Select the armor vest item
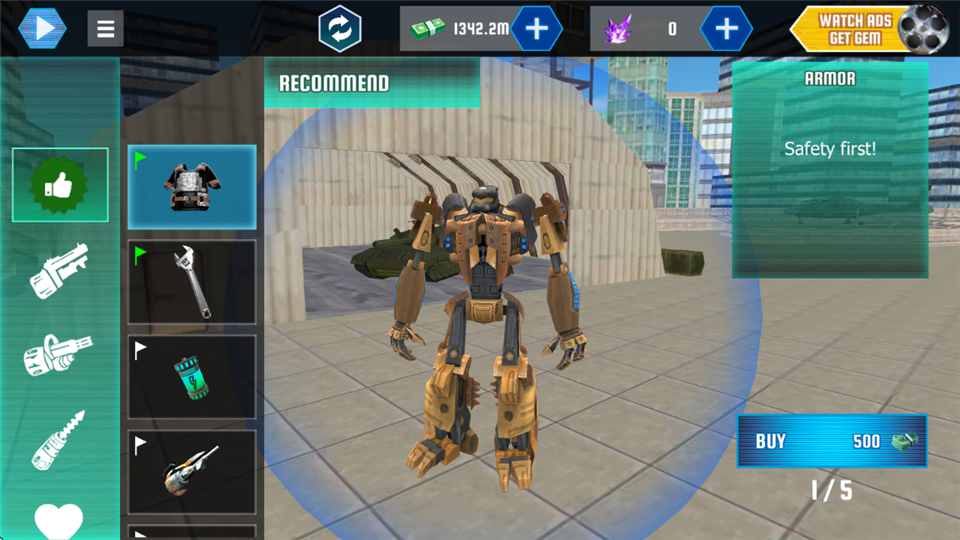 pyautogui.click(x=192, y=187)
